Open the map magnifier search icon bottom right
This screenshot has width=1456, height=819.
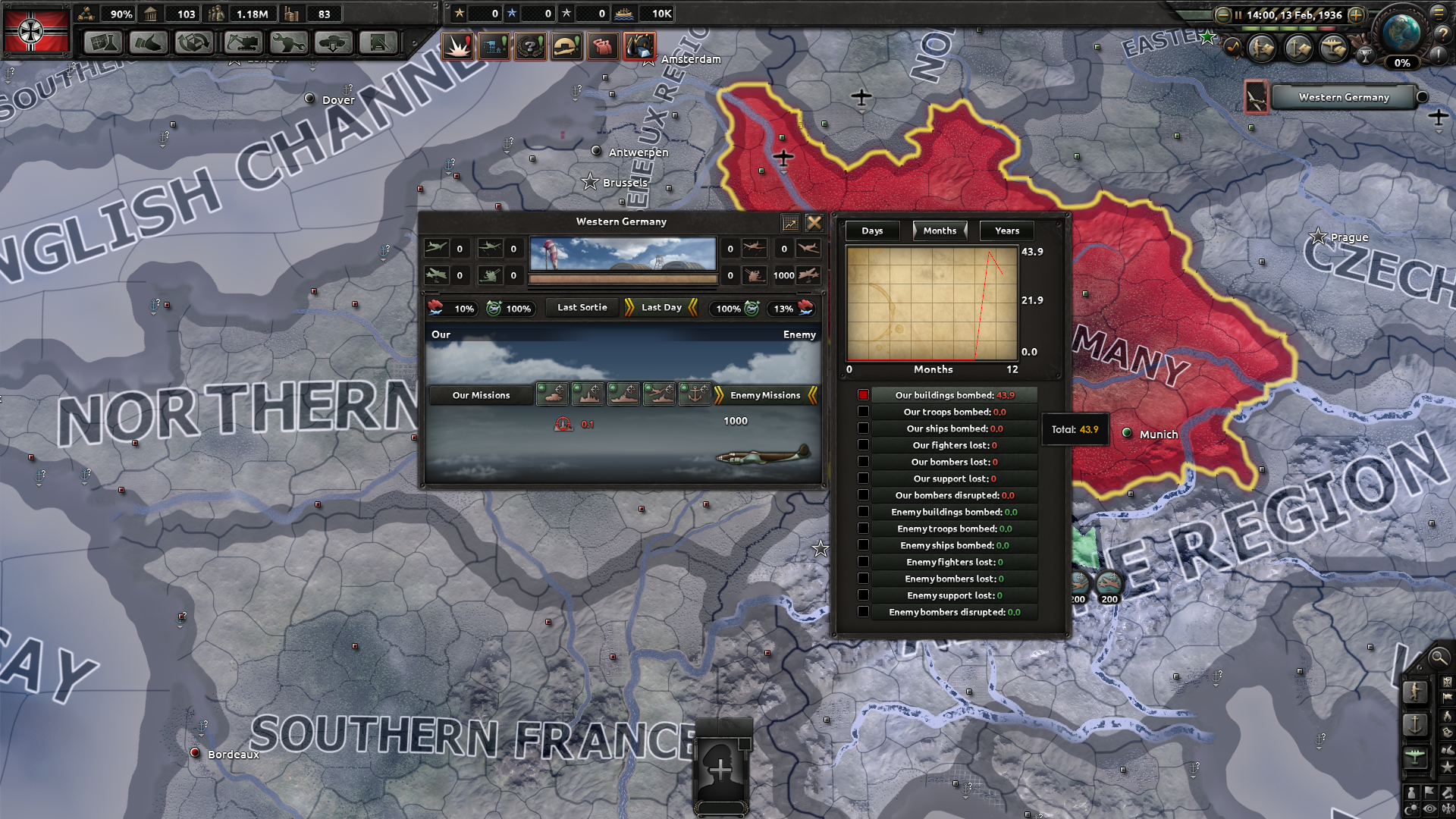coord(1439,658)
